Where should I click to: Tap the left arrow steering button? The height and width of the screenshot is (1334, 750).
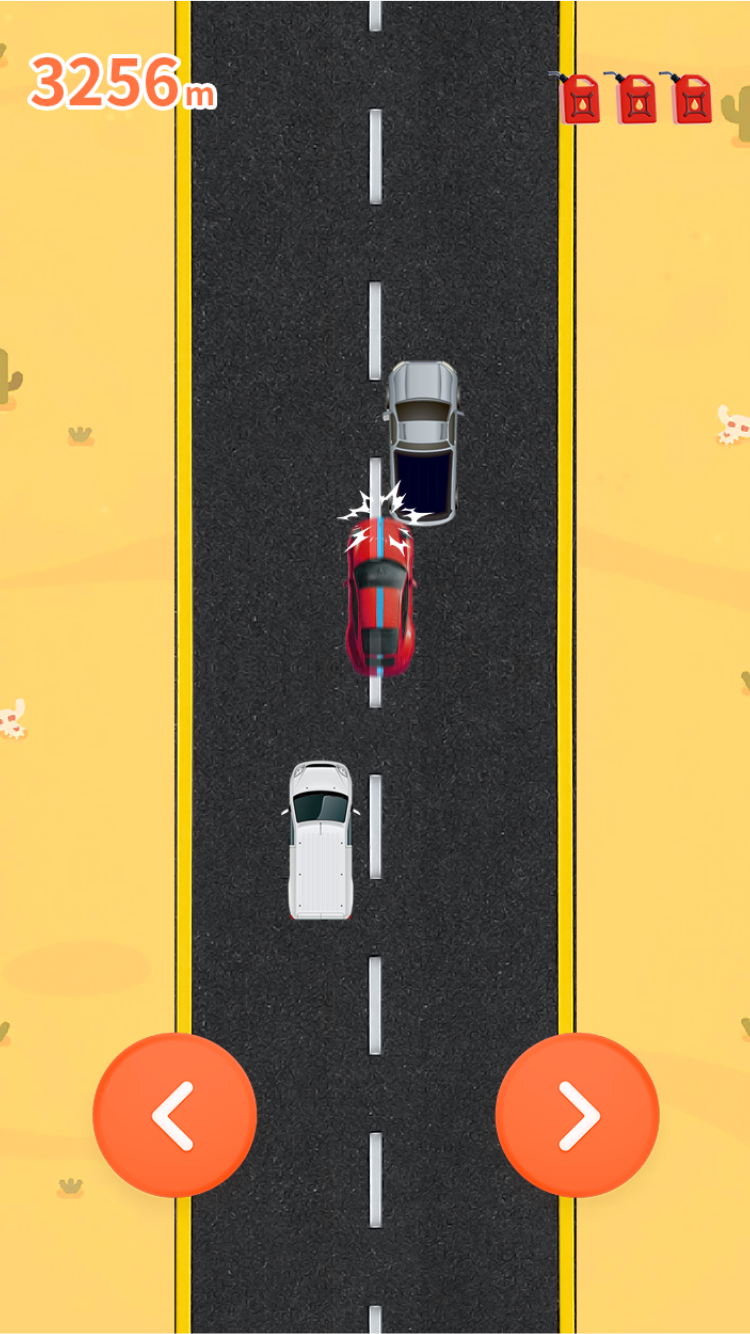pos(175,1115)
